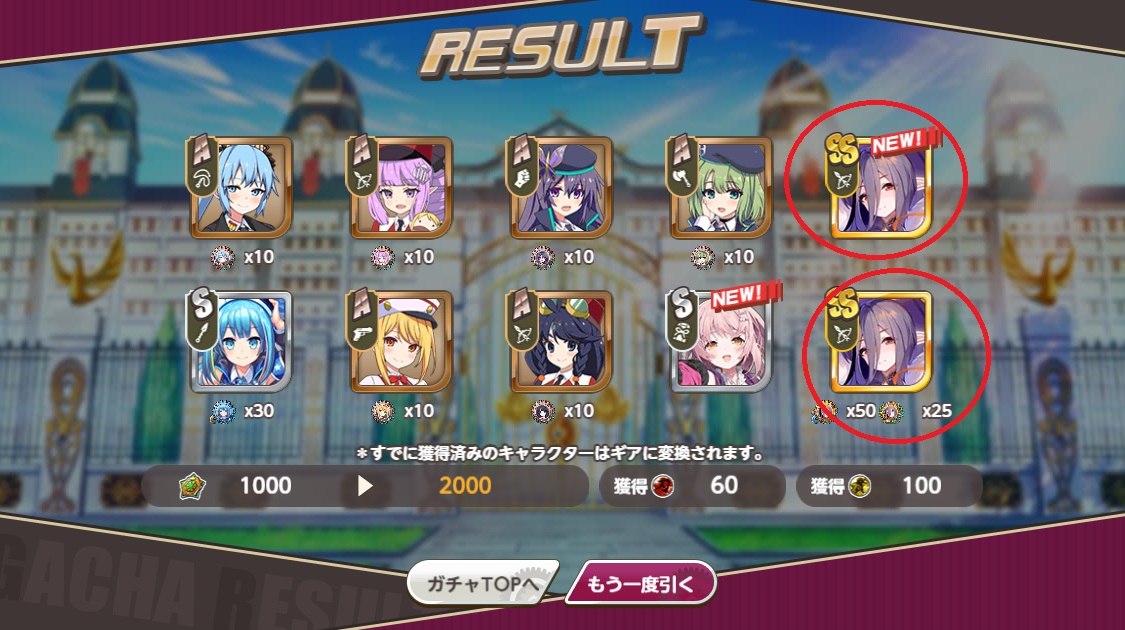Choose the pink-haired S-rank NEW card
Image resolution: width=1125 pixels, height=630 pixels.
click(x=721, y=342)
